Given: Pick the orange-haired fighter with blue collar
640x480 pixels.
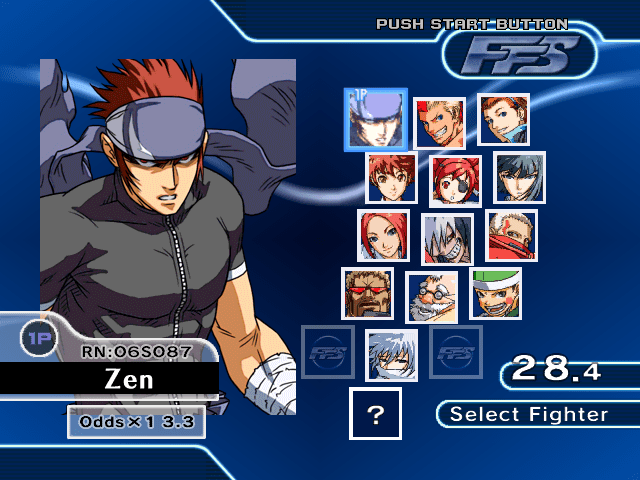Looking at the screenshot, I should point(503,120).
